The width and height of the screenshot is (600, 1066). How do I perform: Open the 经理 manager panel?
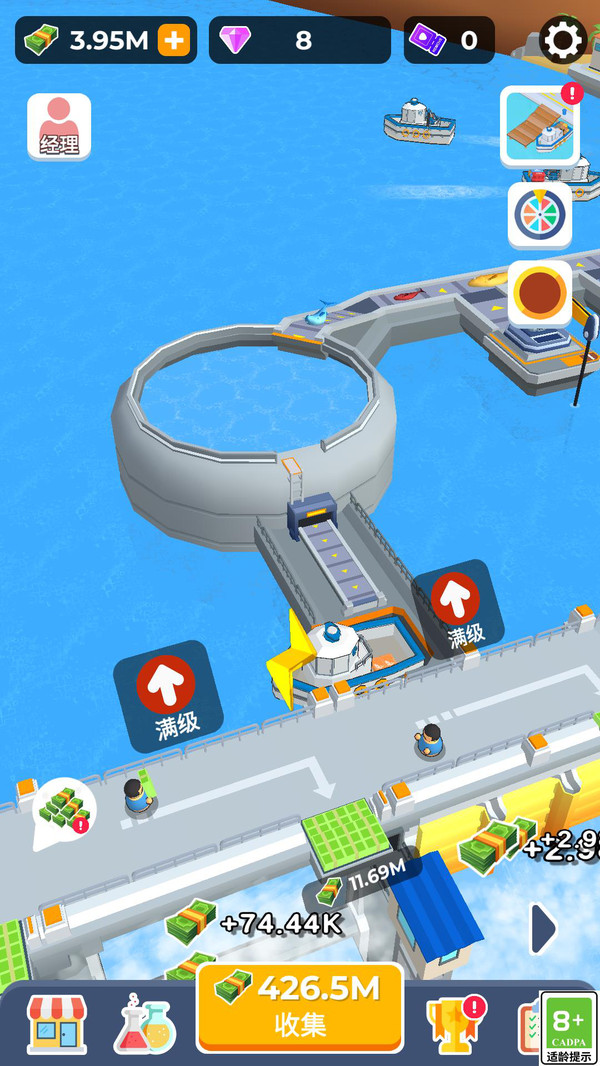[59, 127]
